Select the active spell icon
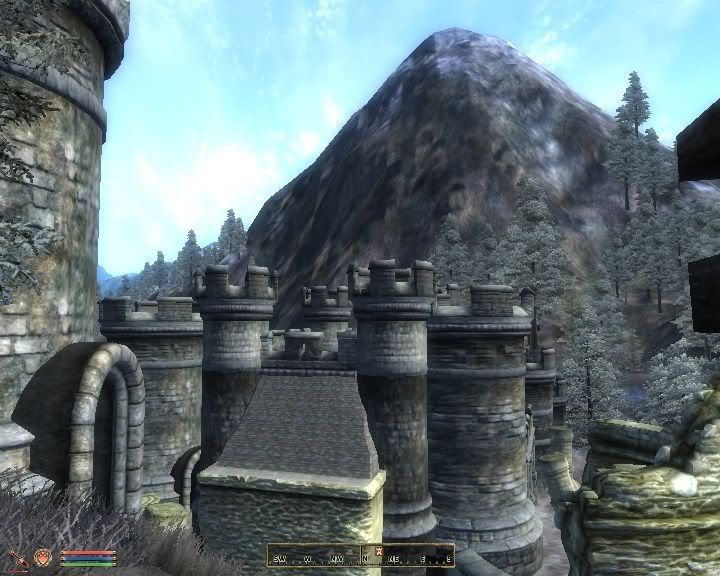This screenshot has width=720, height=576. 43,557
